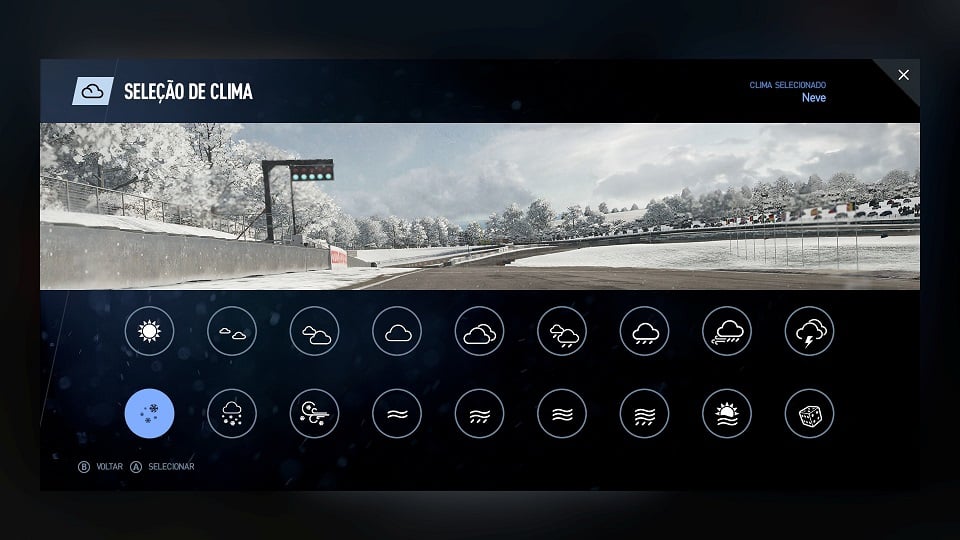
Task: Choose the cloud with heavy snowfall icon
Action: pyautogui.click(x=232, y=413)
